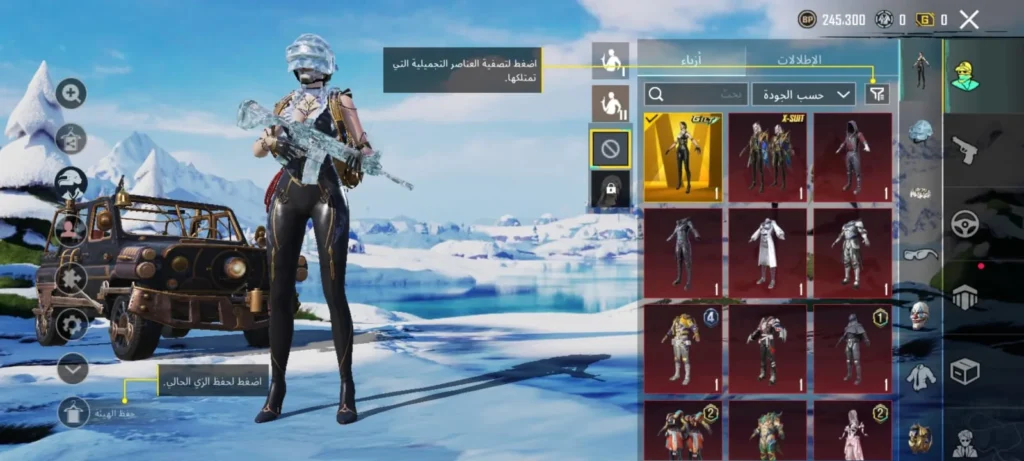Switch to the أزياء tab
The height and width of the screenshot is (461, 1024).
click(692, 60)
